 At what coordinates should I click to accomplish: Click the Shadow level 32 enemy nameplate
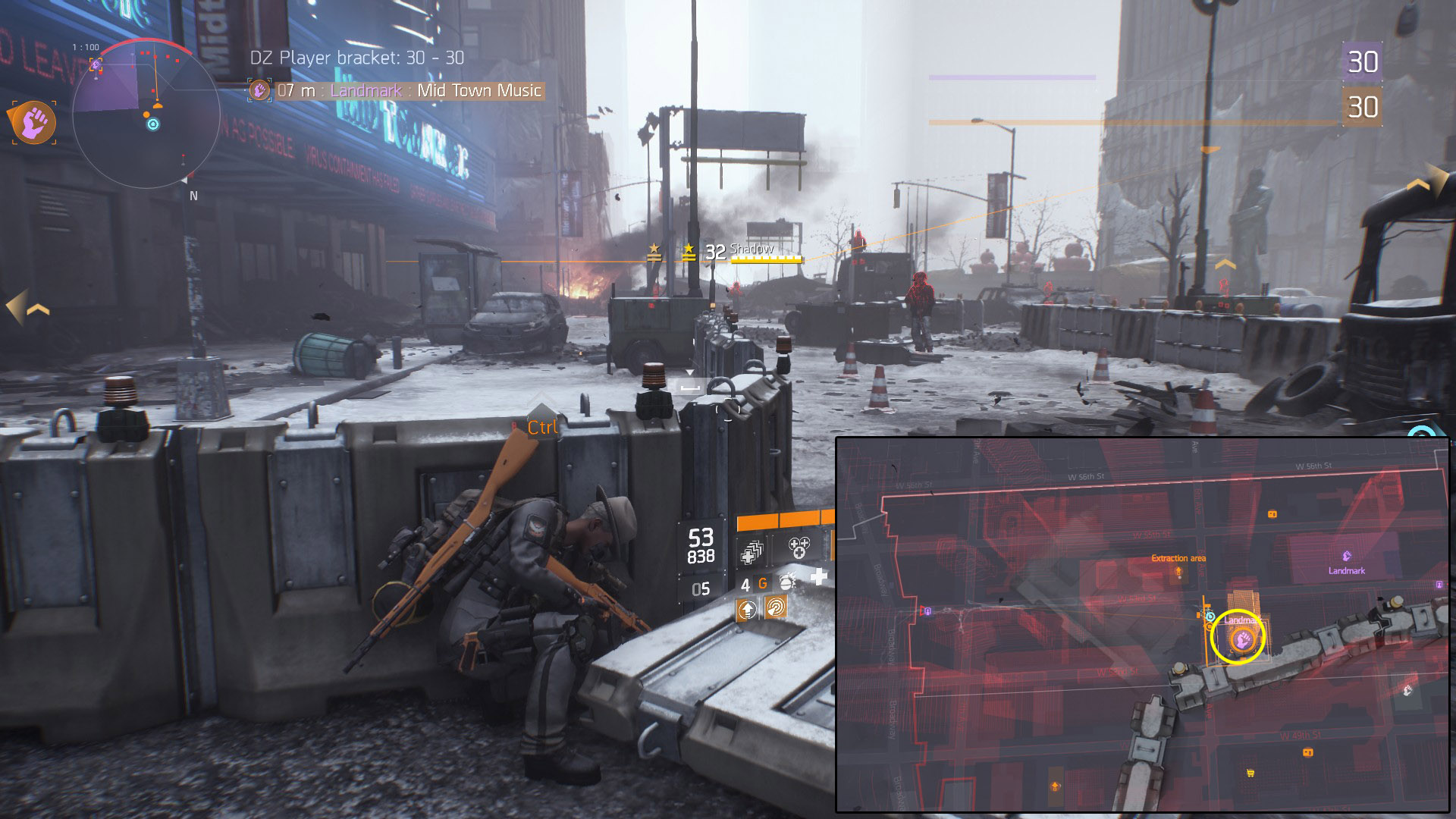(x=752, y=252)
